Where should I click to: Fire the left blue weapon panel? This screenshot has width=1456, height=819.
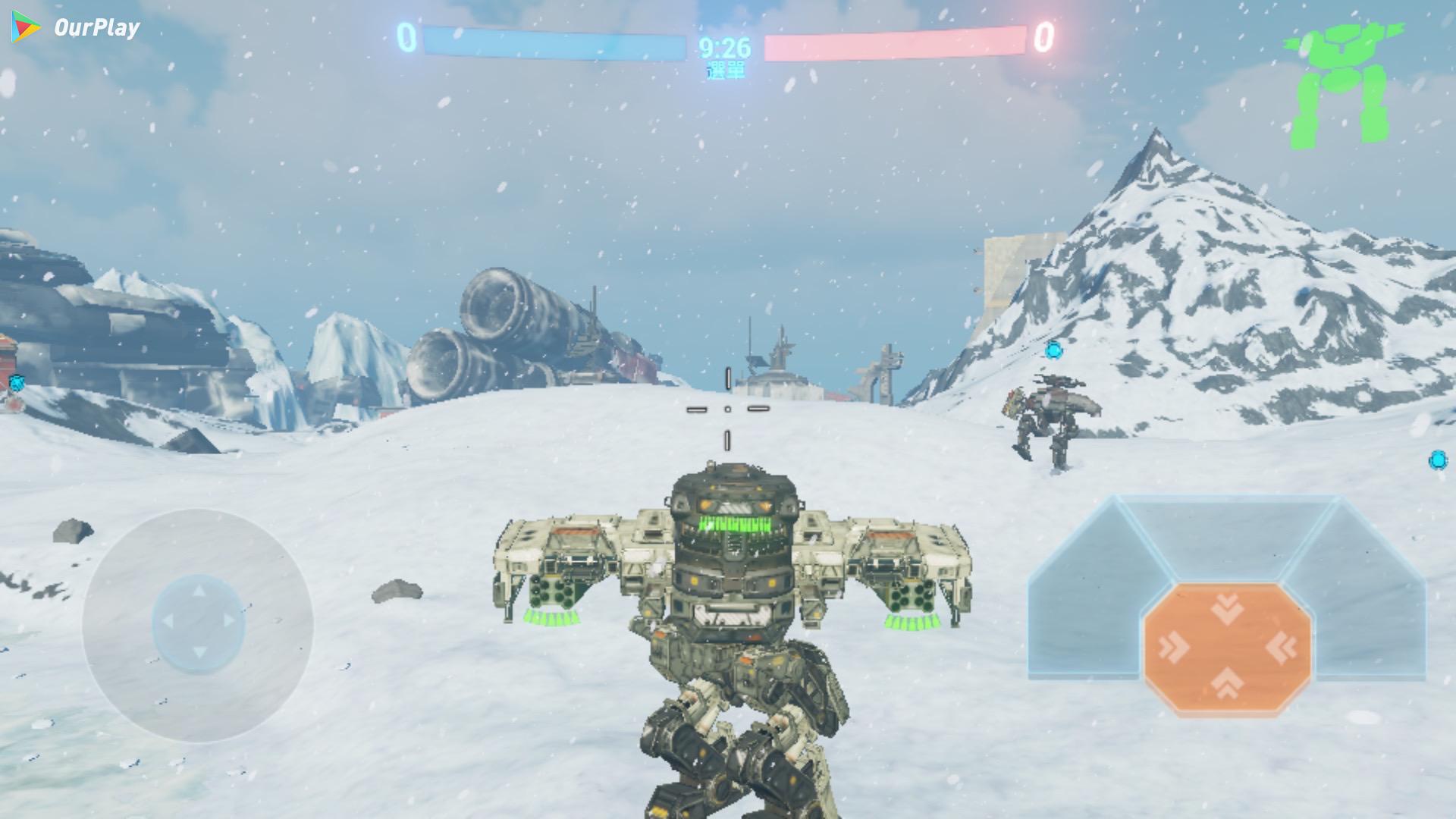(1086, 599)
